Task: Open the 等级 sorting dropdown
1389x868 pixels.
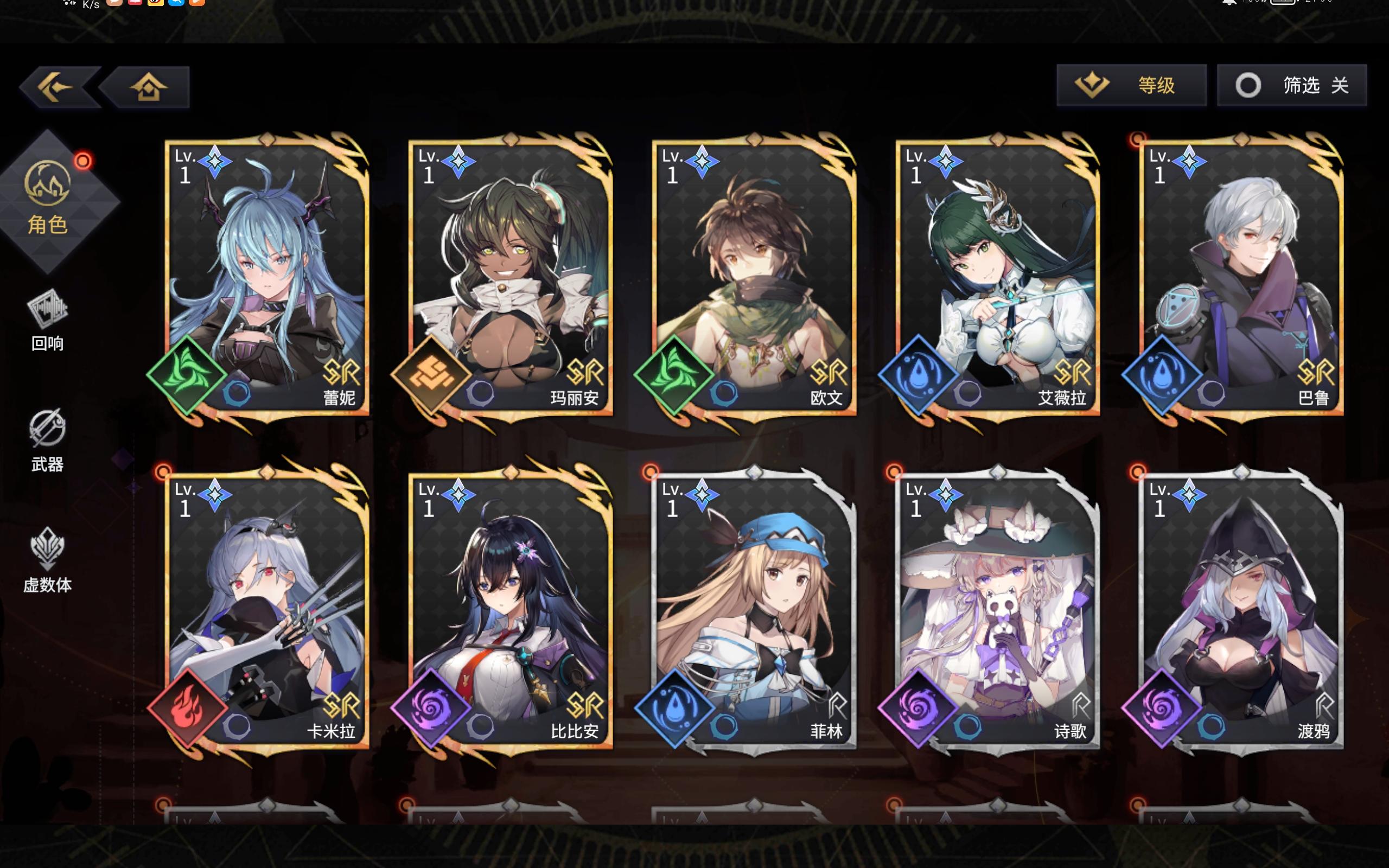Action: (1130, 85)
